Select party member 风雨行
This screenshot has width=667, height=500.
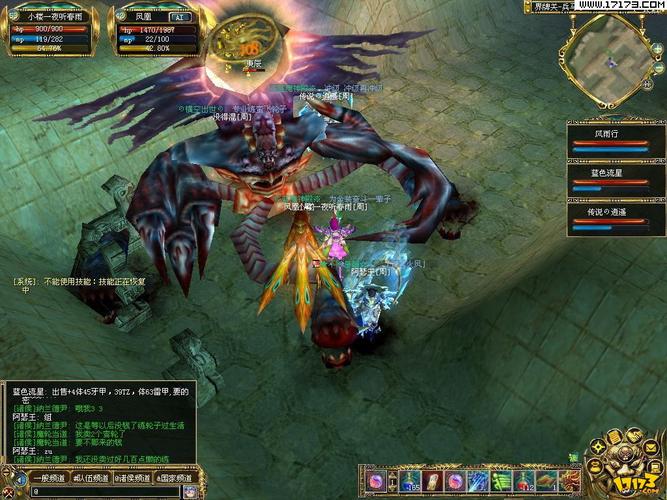click(x=607, y=139)
